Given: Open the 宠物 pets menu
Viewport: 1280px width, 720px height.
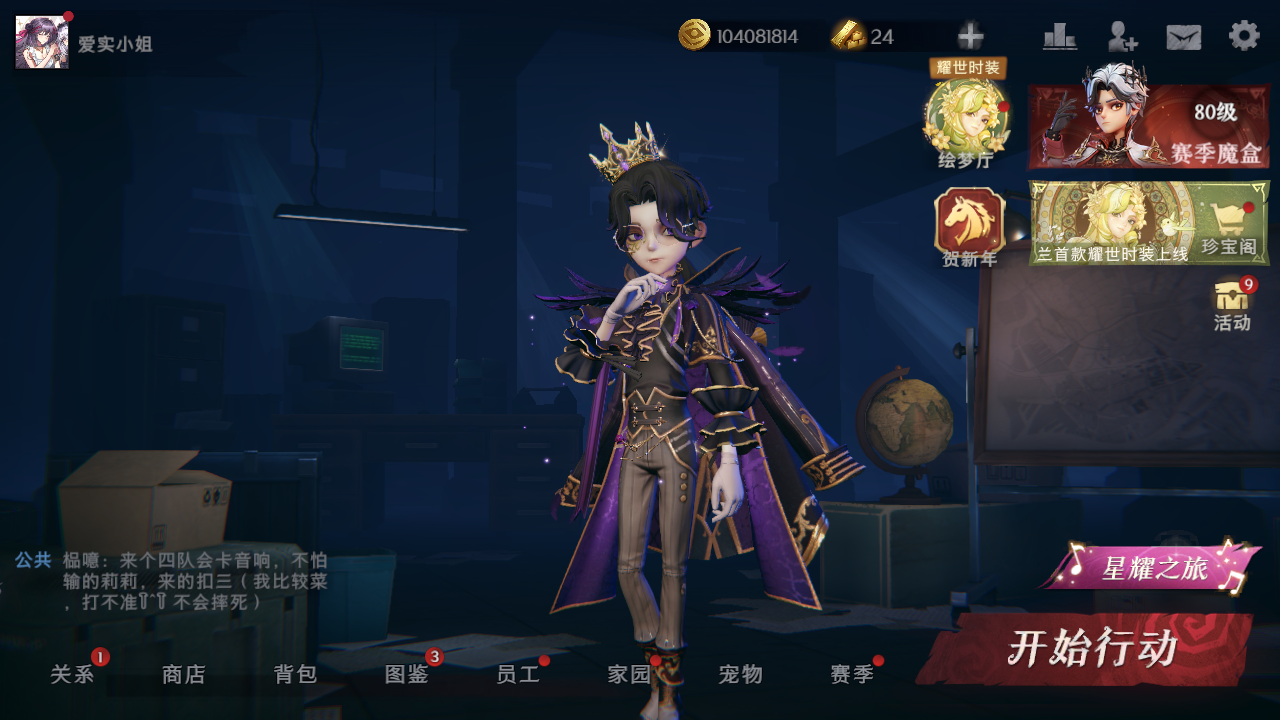Looking at the screenshot, I should (741, 675).
